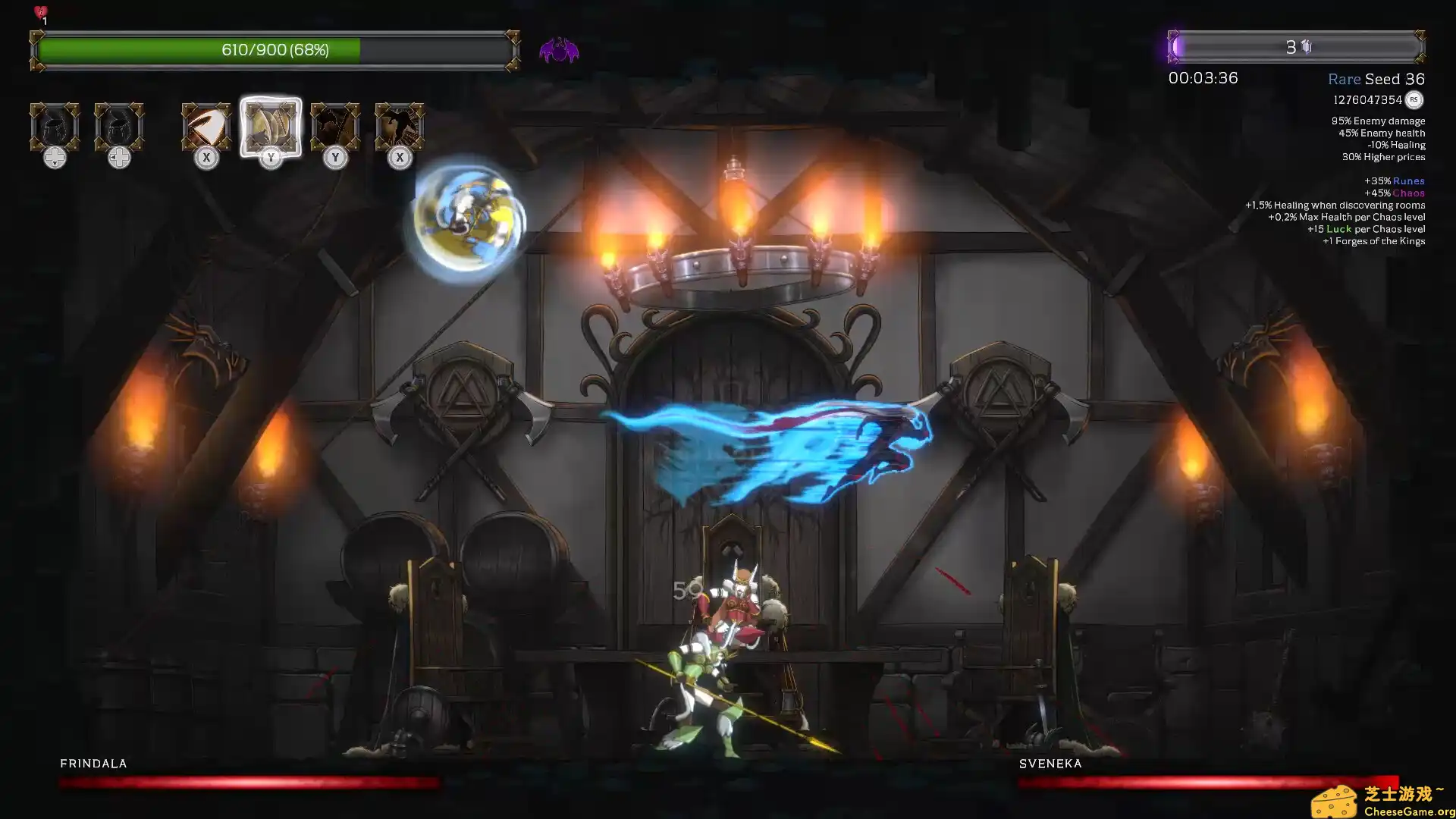The height and width of the screenshot is (819, 1456).
Task: Click the purple bat status icon
Action: 559,51
